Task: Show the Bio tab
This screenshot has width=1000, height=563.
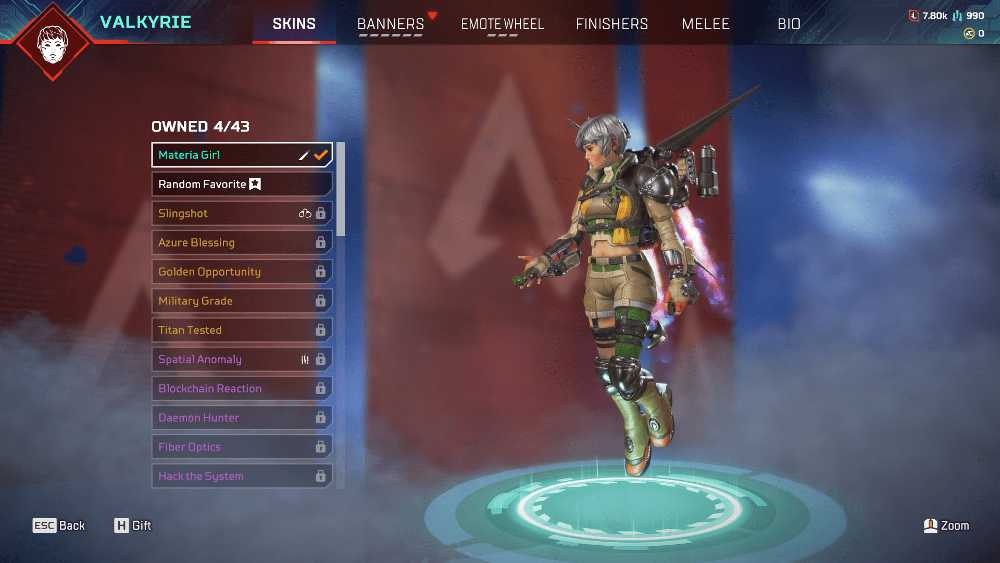Action: pyautogui.click(x=789, y=24)
